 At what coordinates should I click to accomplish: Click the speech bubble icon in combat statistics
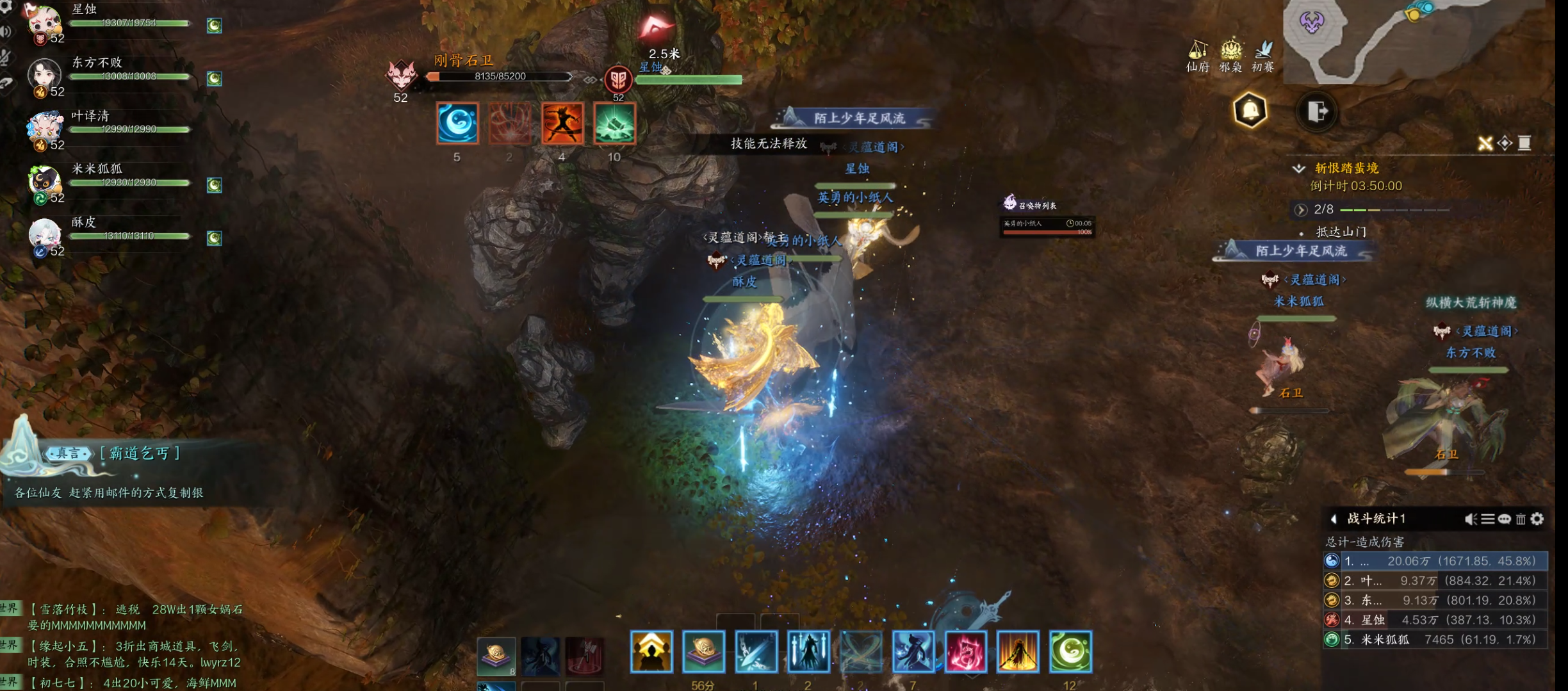(1504, 519)
